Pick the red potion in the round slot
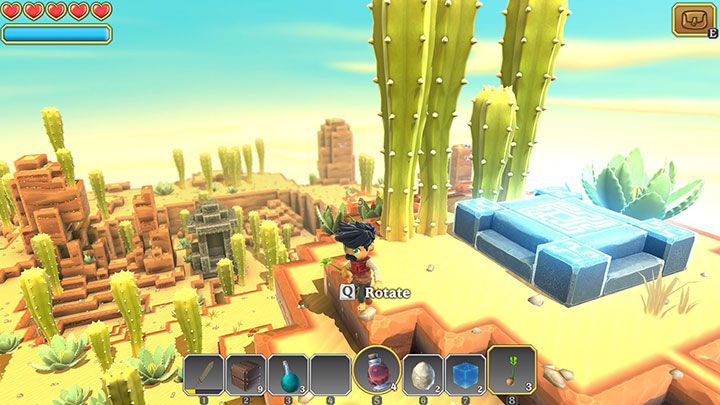 [x=377, y=371]
